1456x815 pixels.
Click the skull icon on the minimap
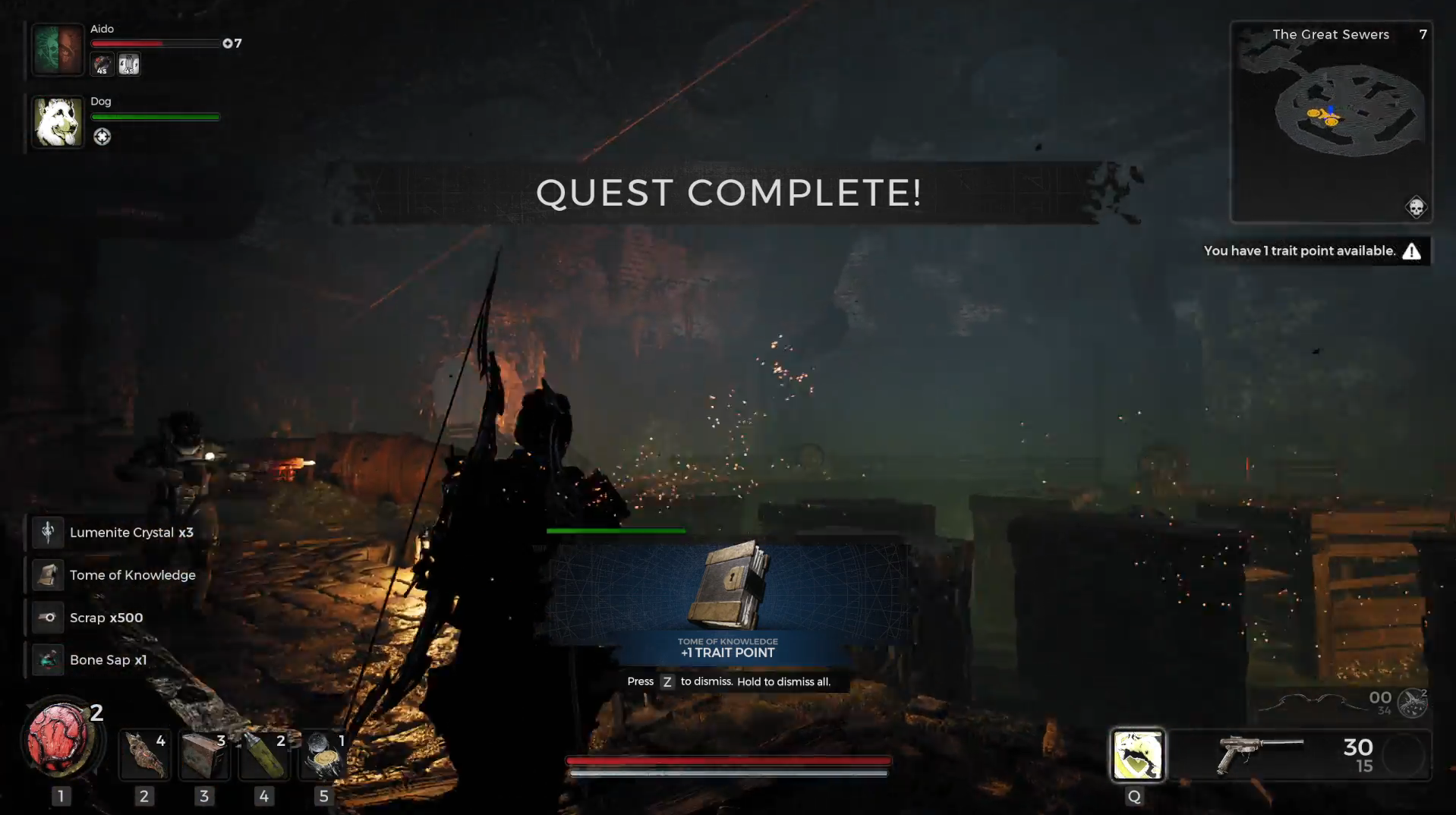click(x=1415, y=206)
